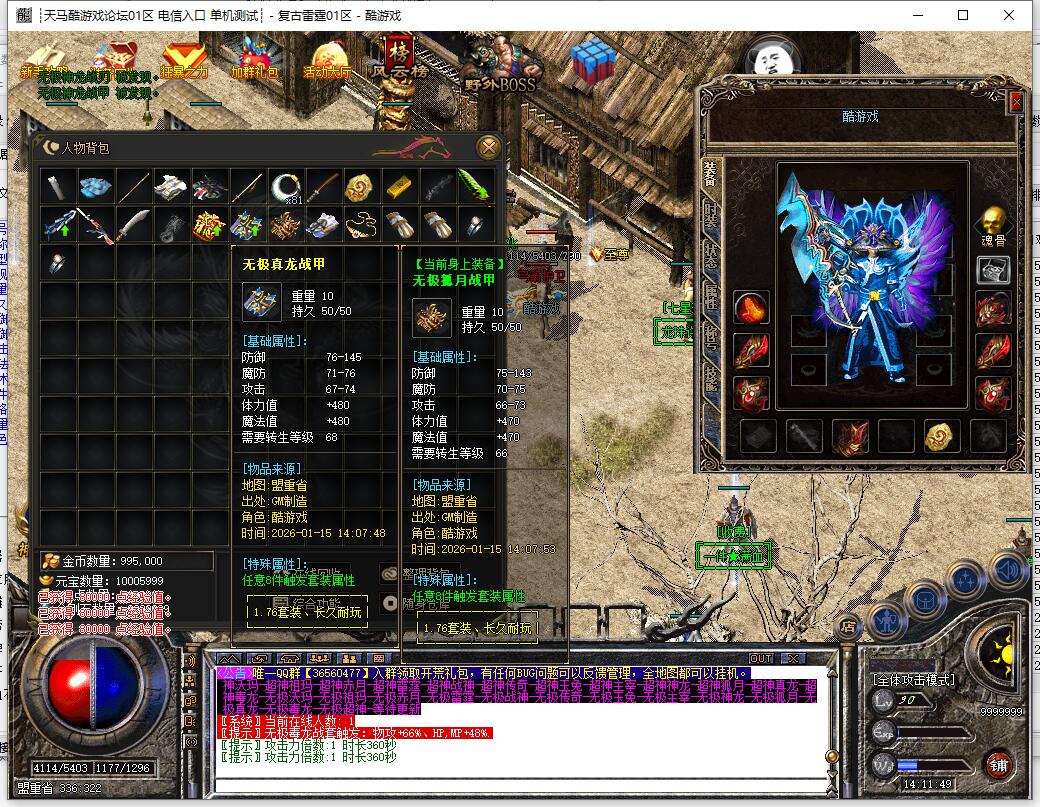Activate the 狂暴之力 berserk power icon
This screenshot has height=807, width=1040.
[184, 60]
